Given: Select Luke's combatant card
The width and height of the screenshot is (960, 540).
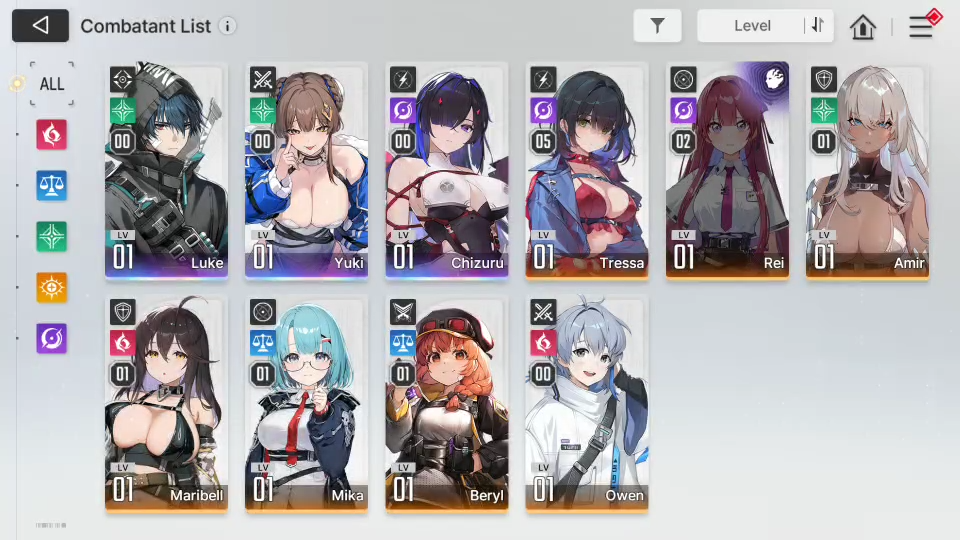Looking at the screenshot, I should click(x=166, y=170).
